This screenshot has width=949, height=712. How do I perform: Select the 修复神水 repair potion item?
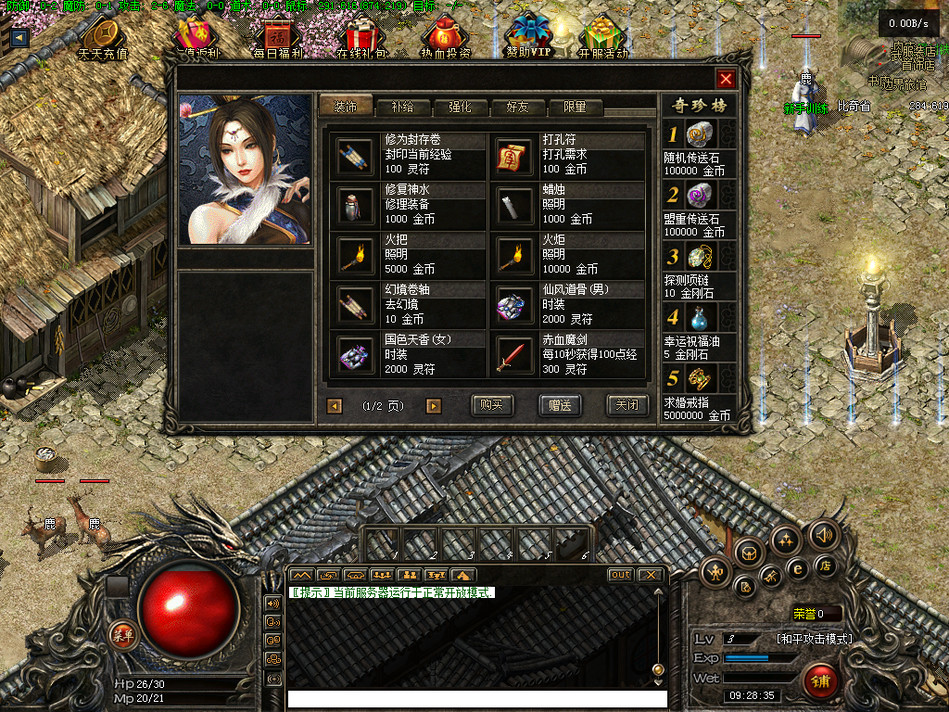pos(354,204)
